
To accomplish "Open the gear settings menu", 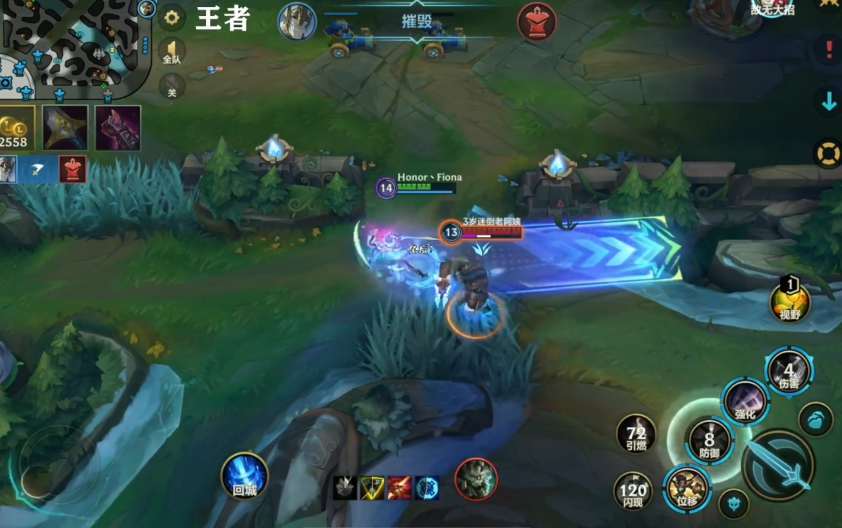I will [173, 17].
